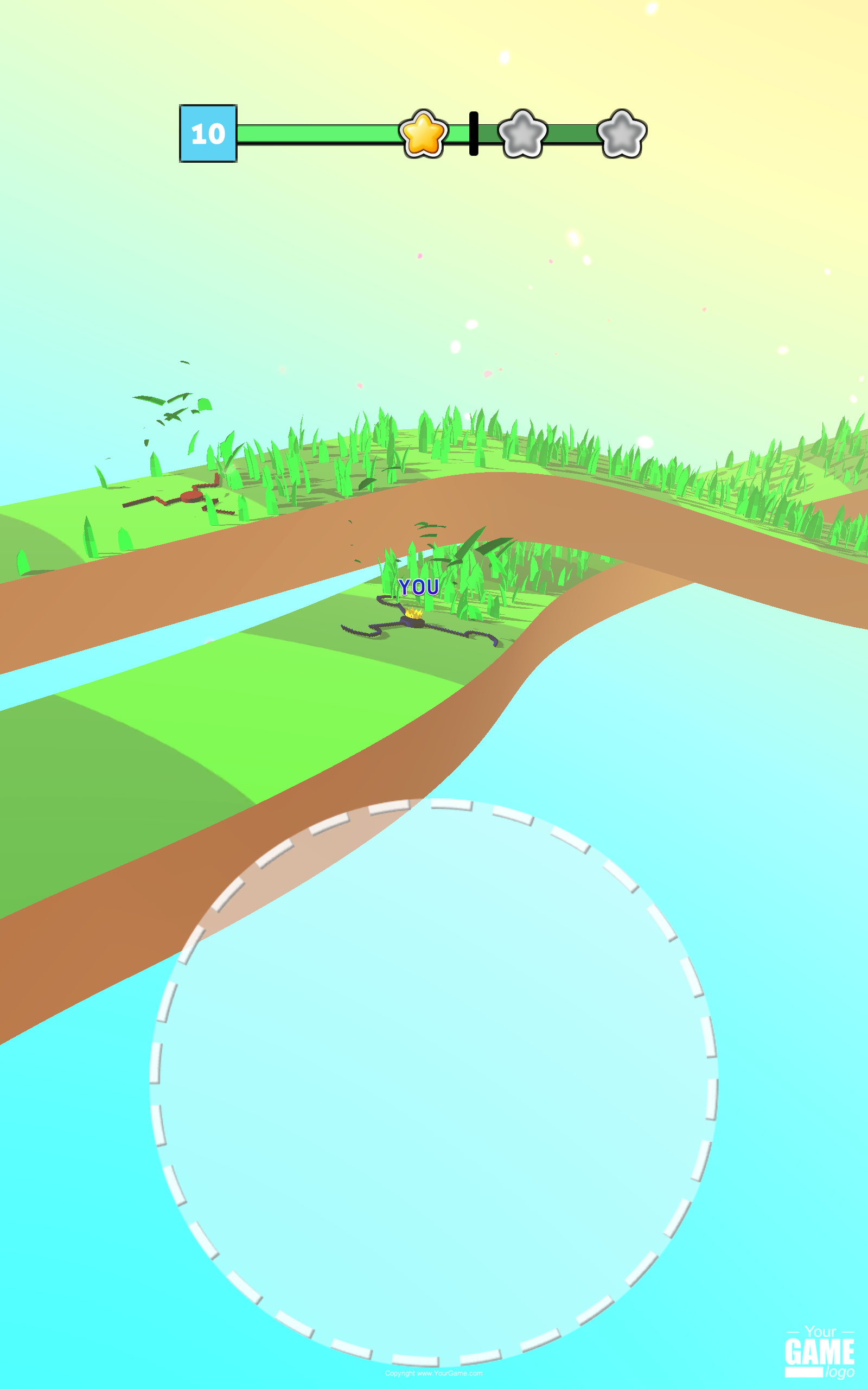This screenshot has height=1389, width=868.
Task: Open level details via the blue number tile
Action: click(208, 133)
